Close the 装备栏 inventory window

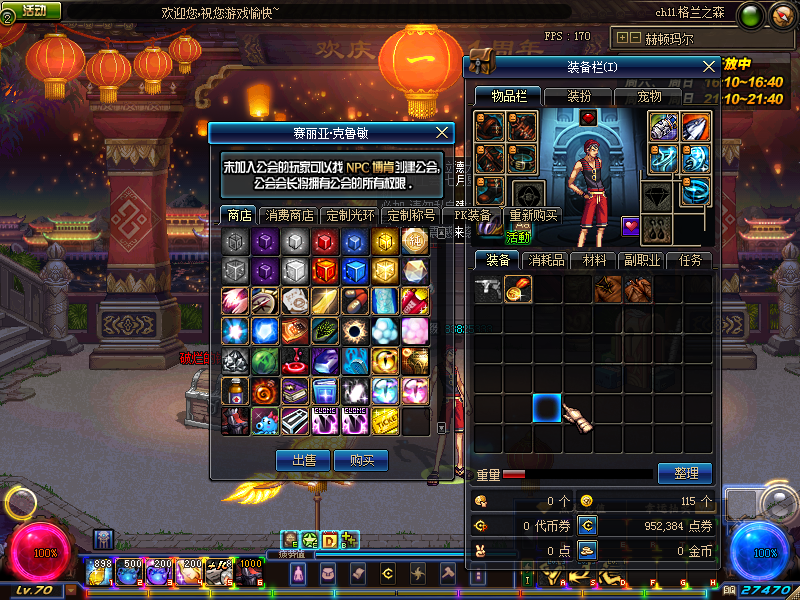tap(709, 66)
